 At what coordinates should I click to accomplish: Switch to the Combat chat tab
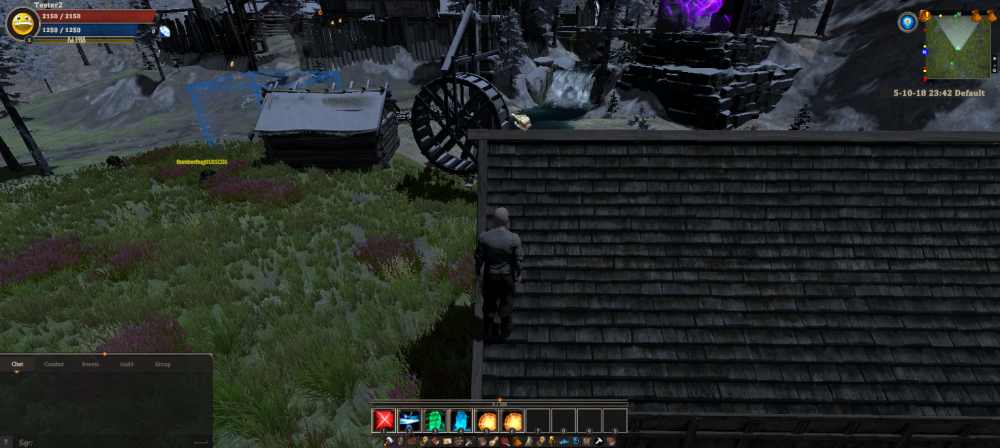tap(54, 364)
